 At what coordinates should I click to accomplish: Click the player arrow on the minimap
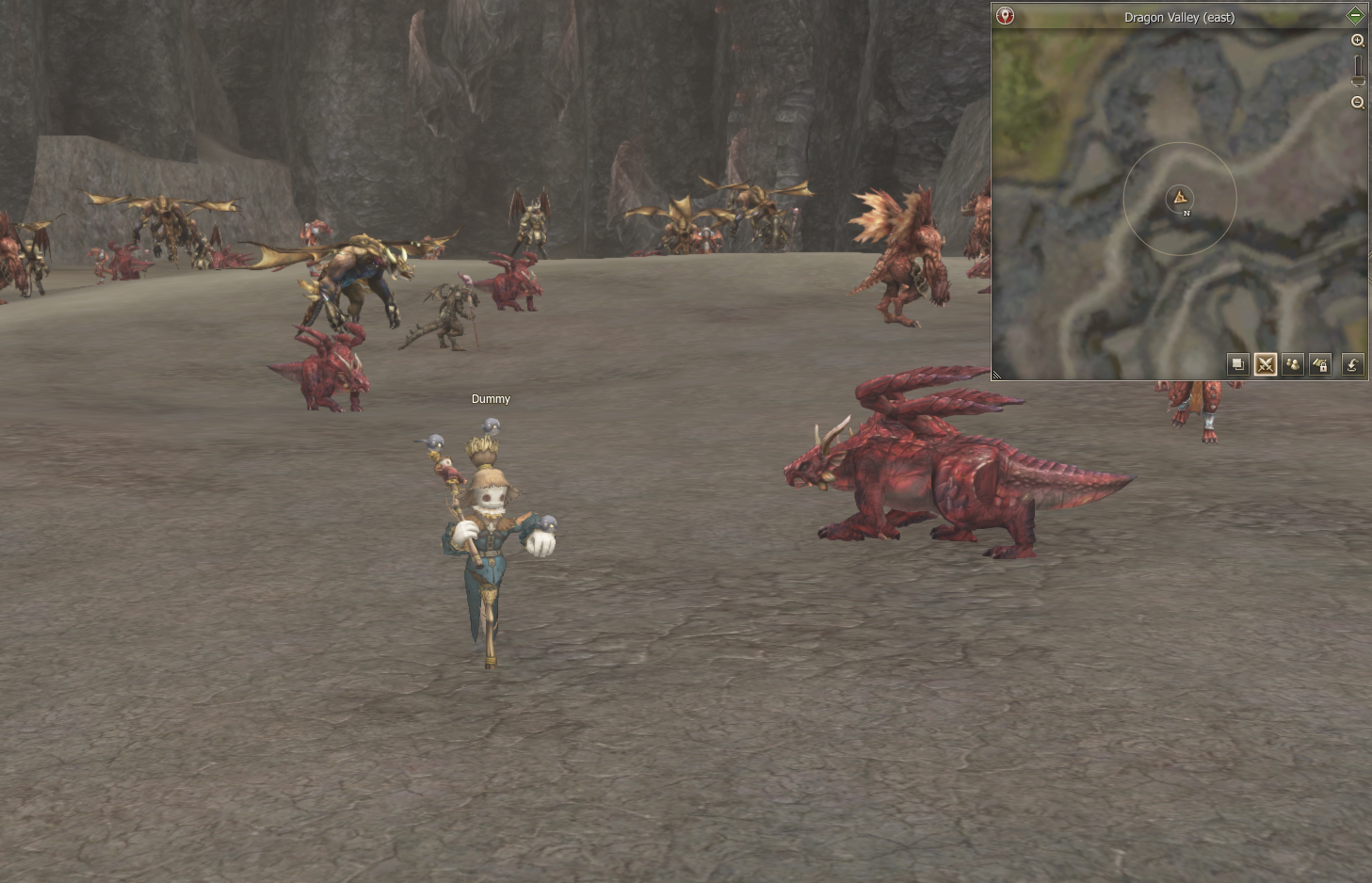(x=1180, y=198)
